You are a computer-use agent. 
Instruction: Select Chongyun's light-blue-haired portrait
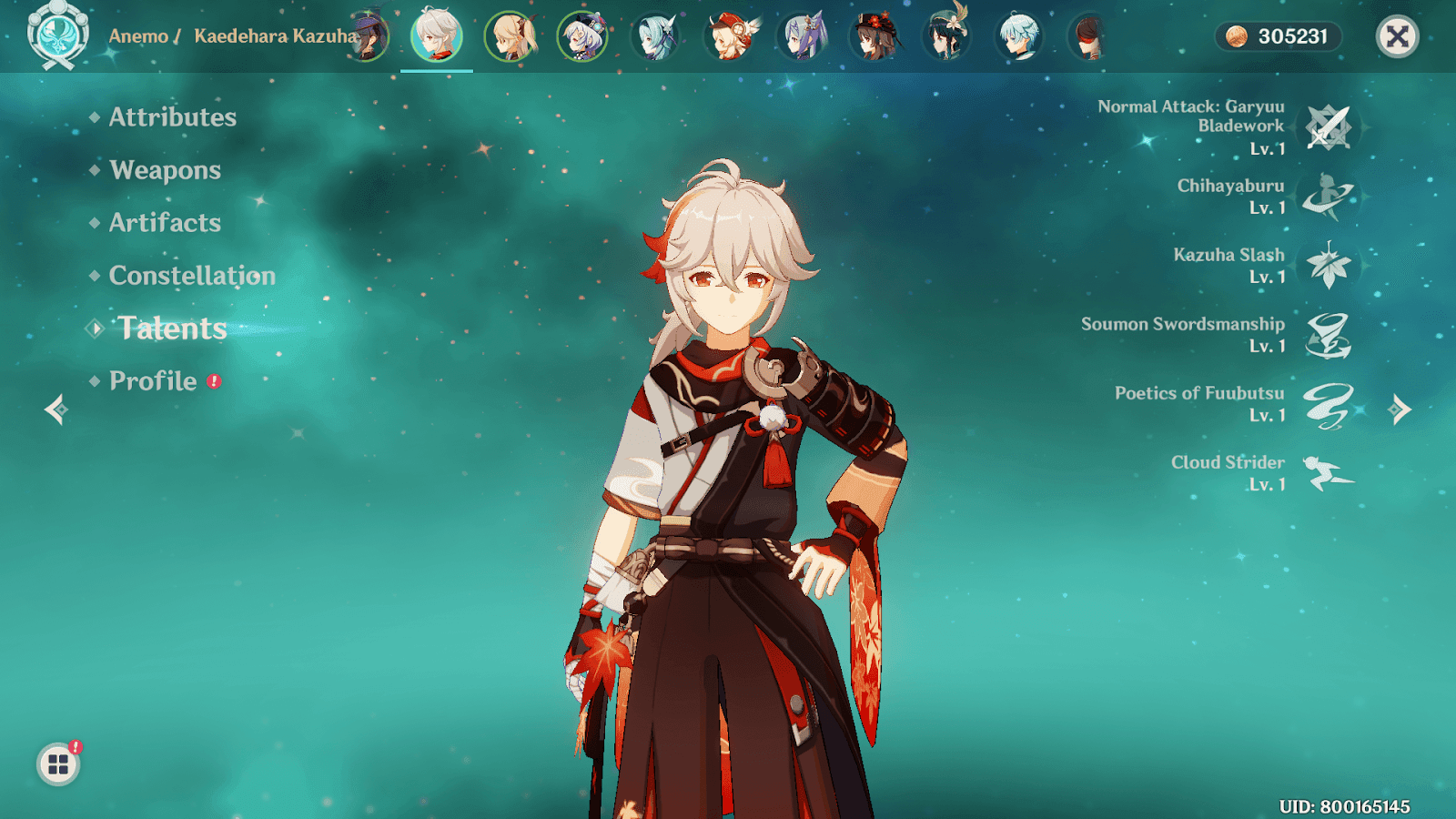[1019, 36]
